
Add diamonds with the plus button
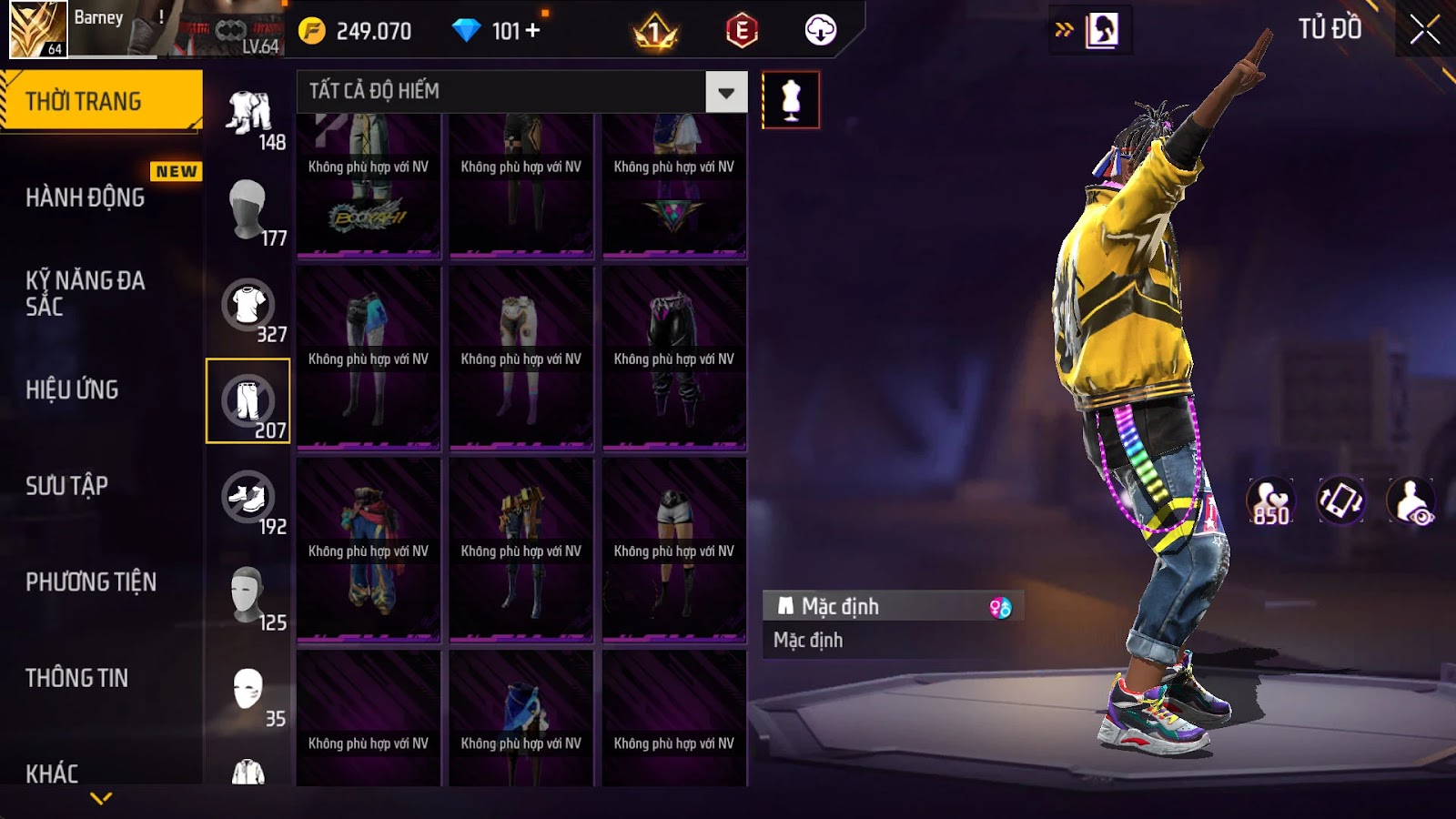point(532,31)
